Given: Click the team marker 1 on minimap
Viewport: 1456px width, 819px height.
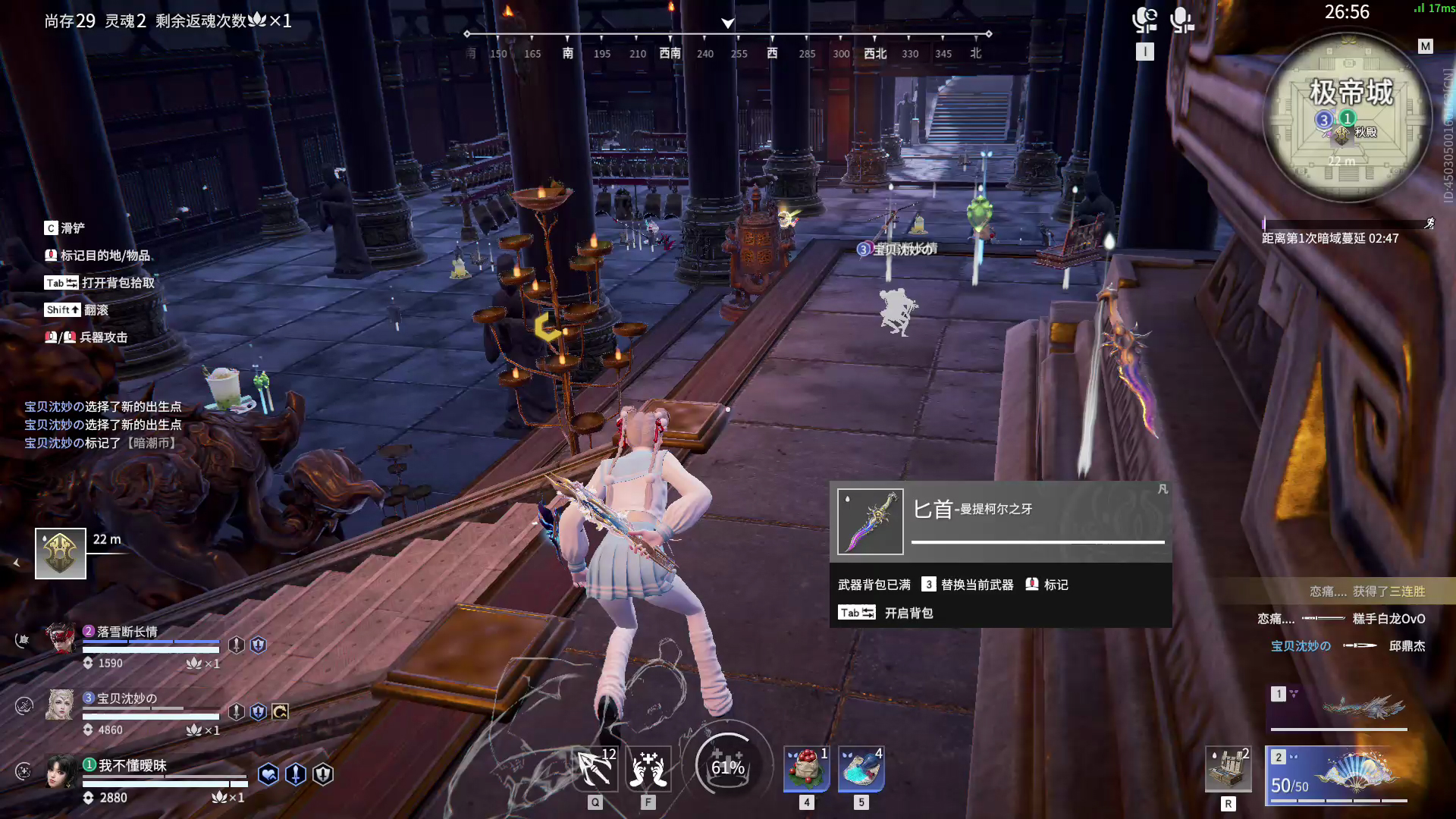Looking at the screenshot, I should pyautogui.click(x=1348, y=118).
